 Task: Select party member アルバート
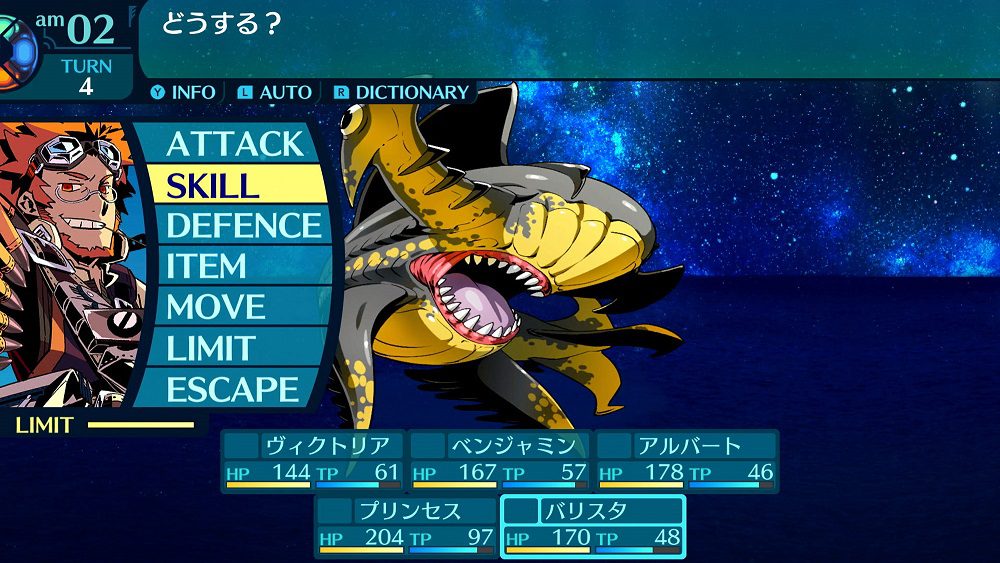[686, 459]
